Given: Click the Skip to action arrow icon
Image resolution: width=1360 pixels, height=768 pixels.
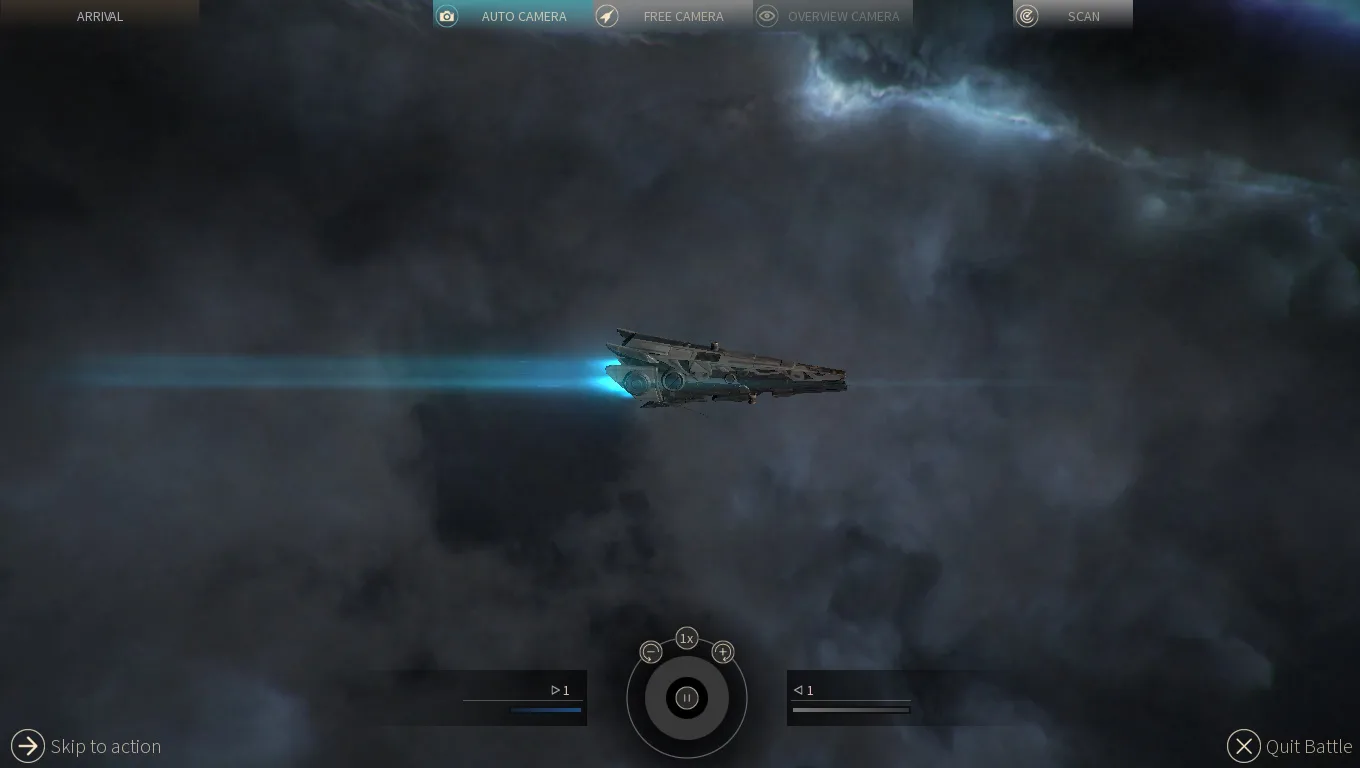Looking at the screenshot, I should tap(27, 745).
